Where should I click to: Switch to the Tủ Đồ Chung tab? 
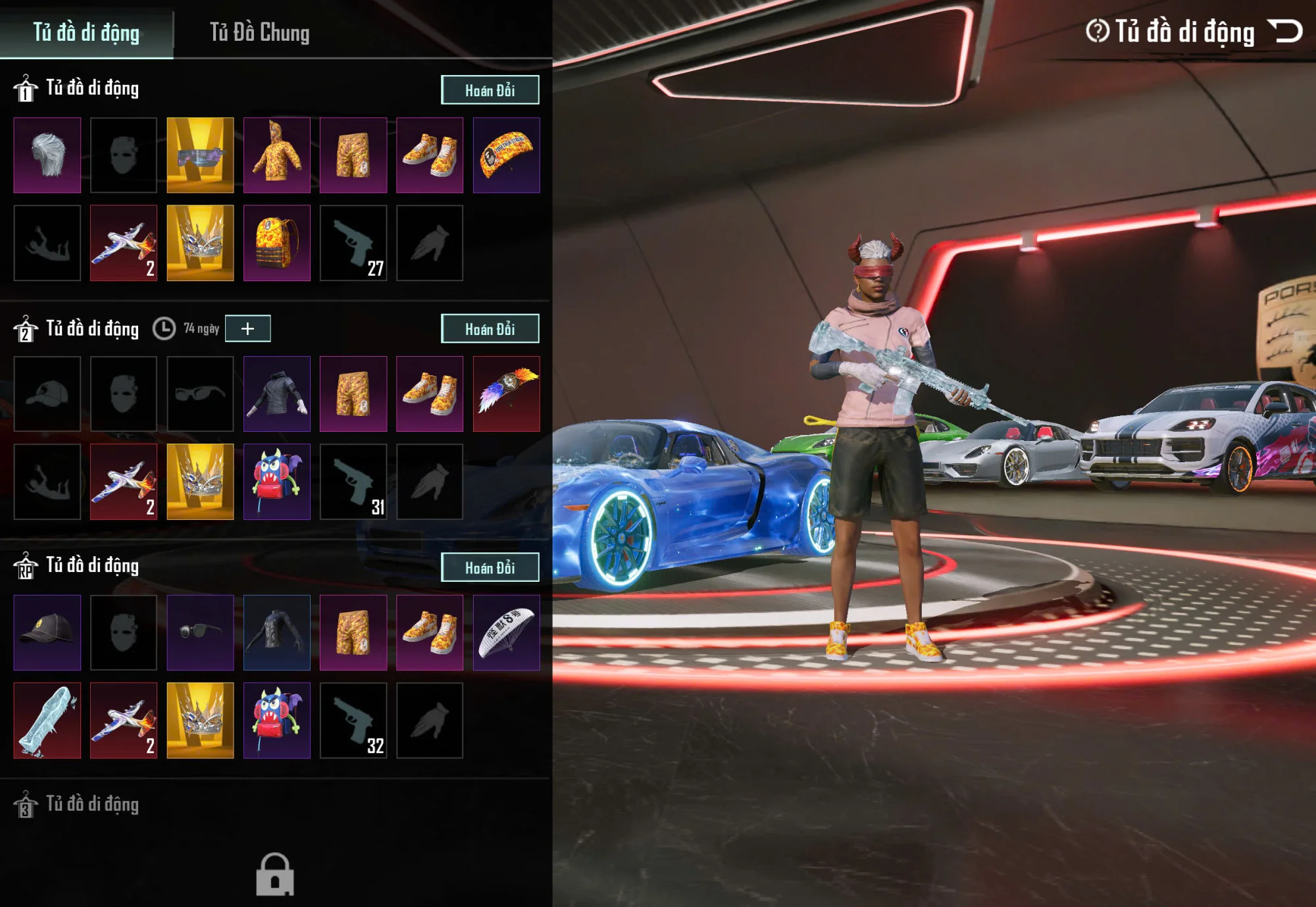coord(259,32)
